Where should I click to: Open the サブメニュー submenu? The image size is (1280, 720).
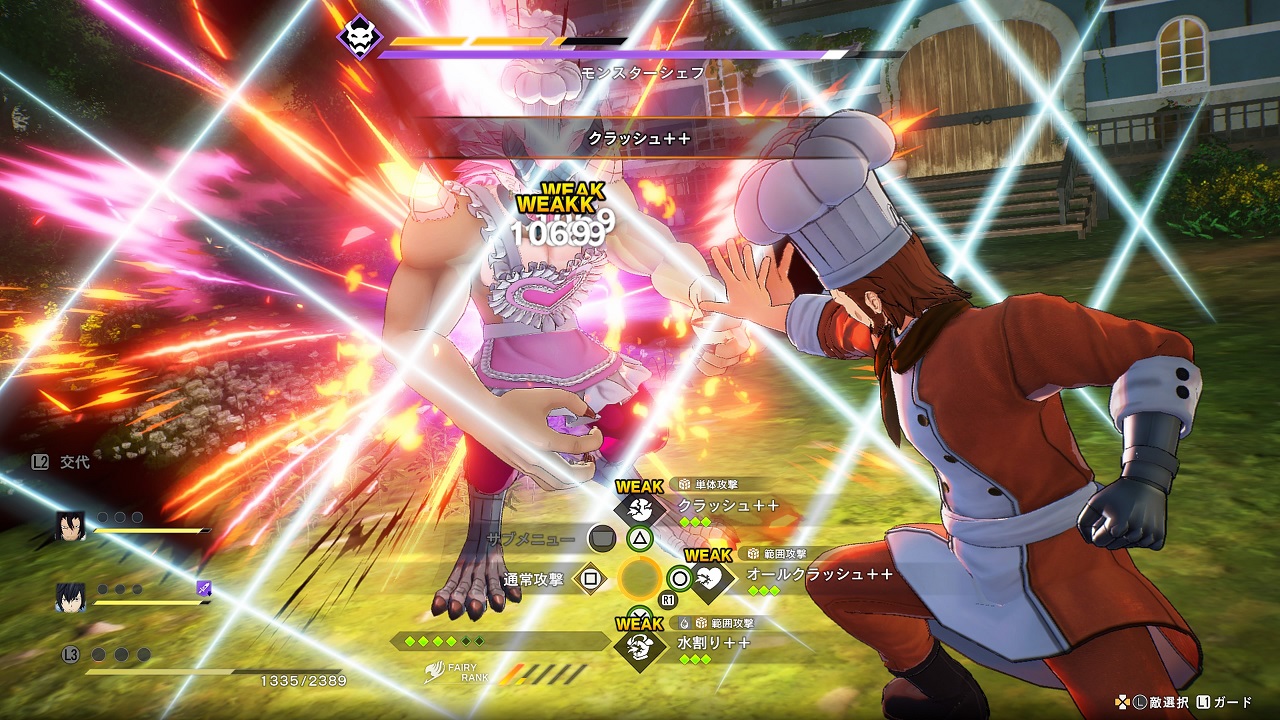coord(529,538)
